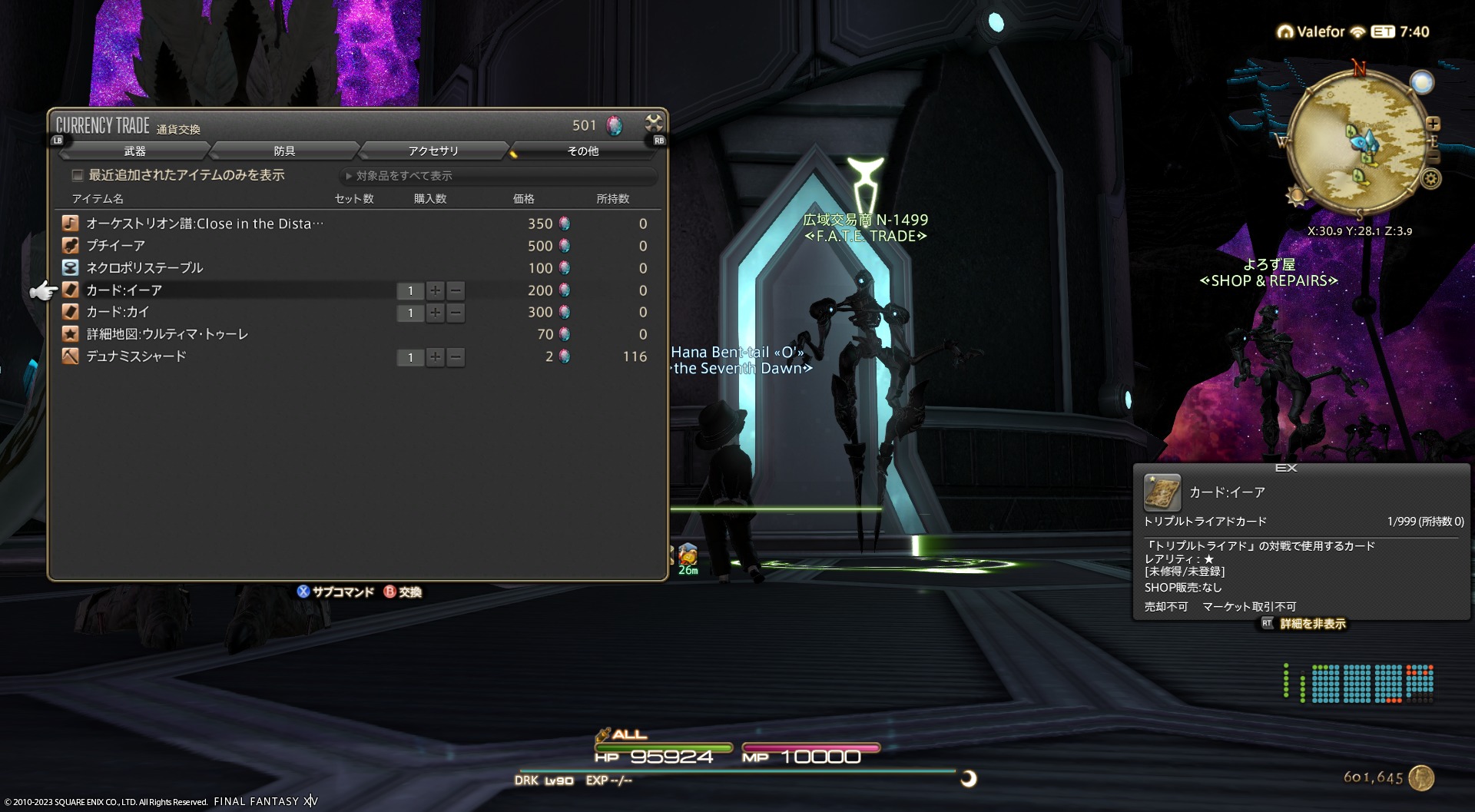The width and height of the screenshot is (1475, 812).
Task: Select the アクセサリ accessories tab
Action: (x=433, y=151)
